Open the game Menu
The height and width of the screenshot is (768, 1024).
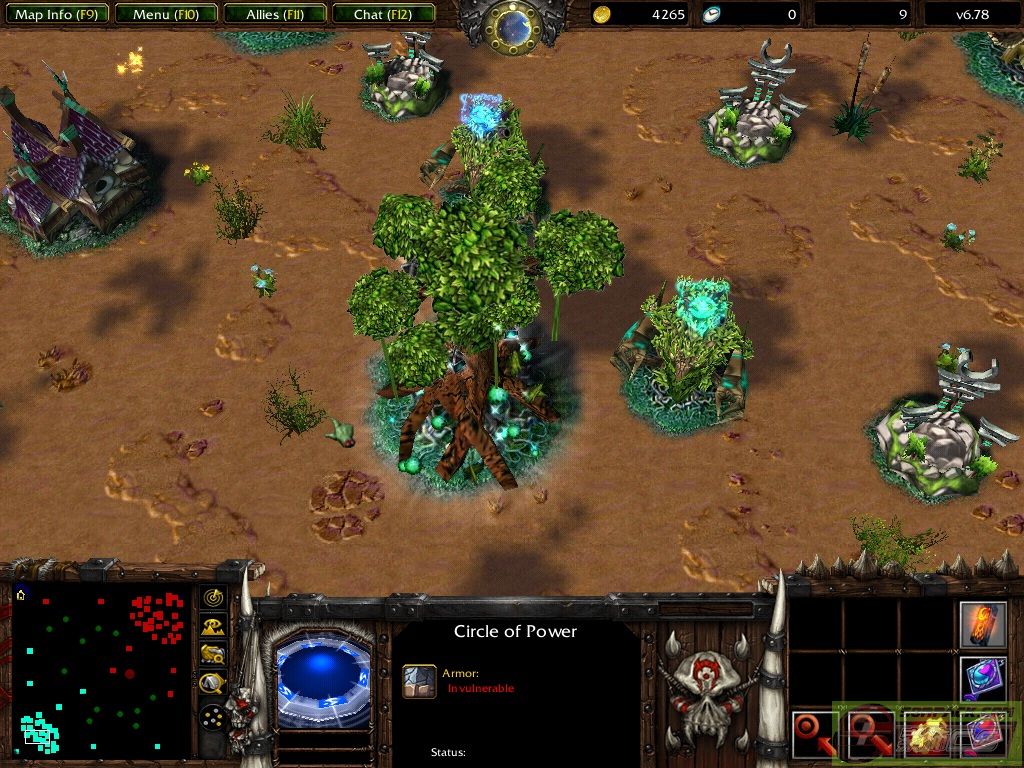tap(164, 14)
